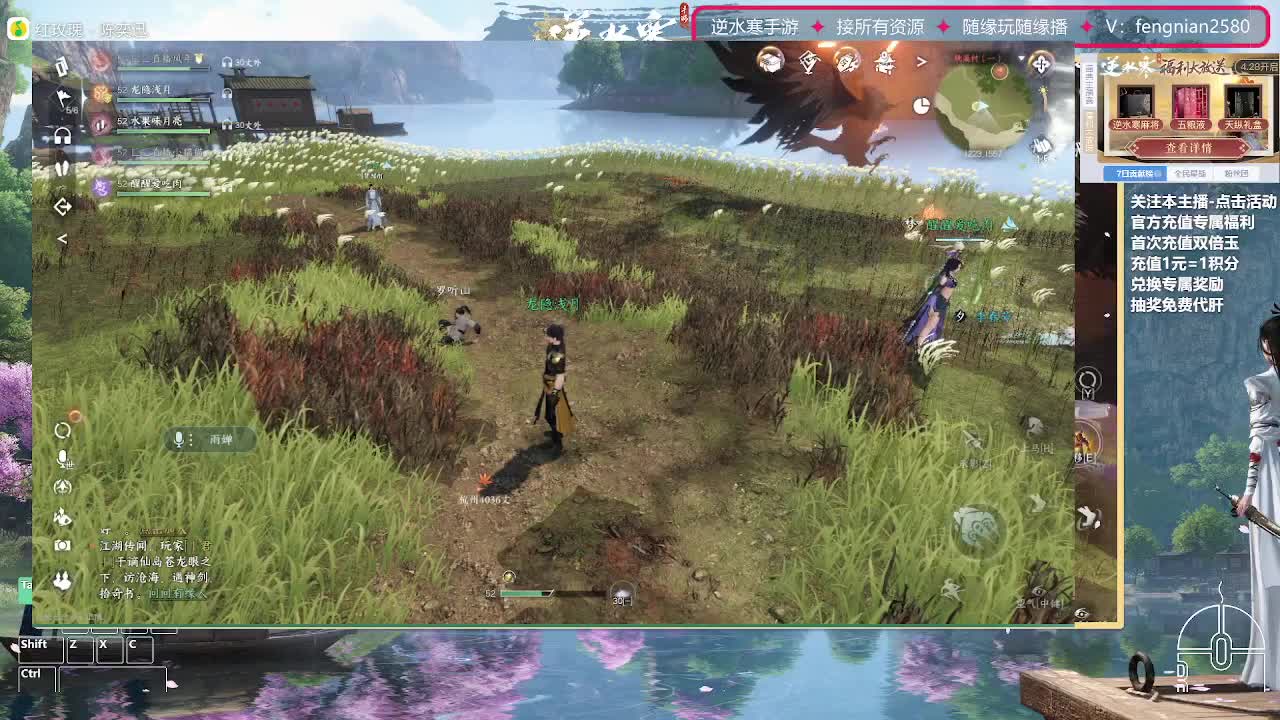Viewport: 1280px width, 720px height.
Task: Click the 查看详情 button in welfare panel
Action: coord(1189,148)
